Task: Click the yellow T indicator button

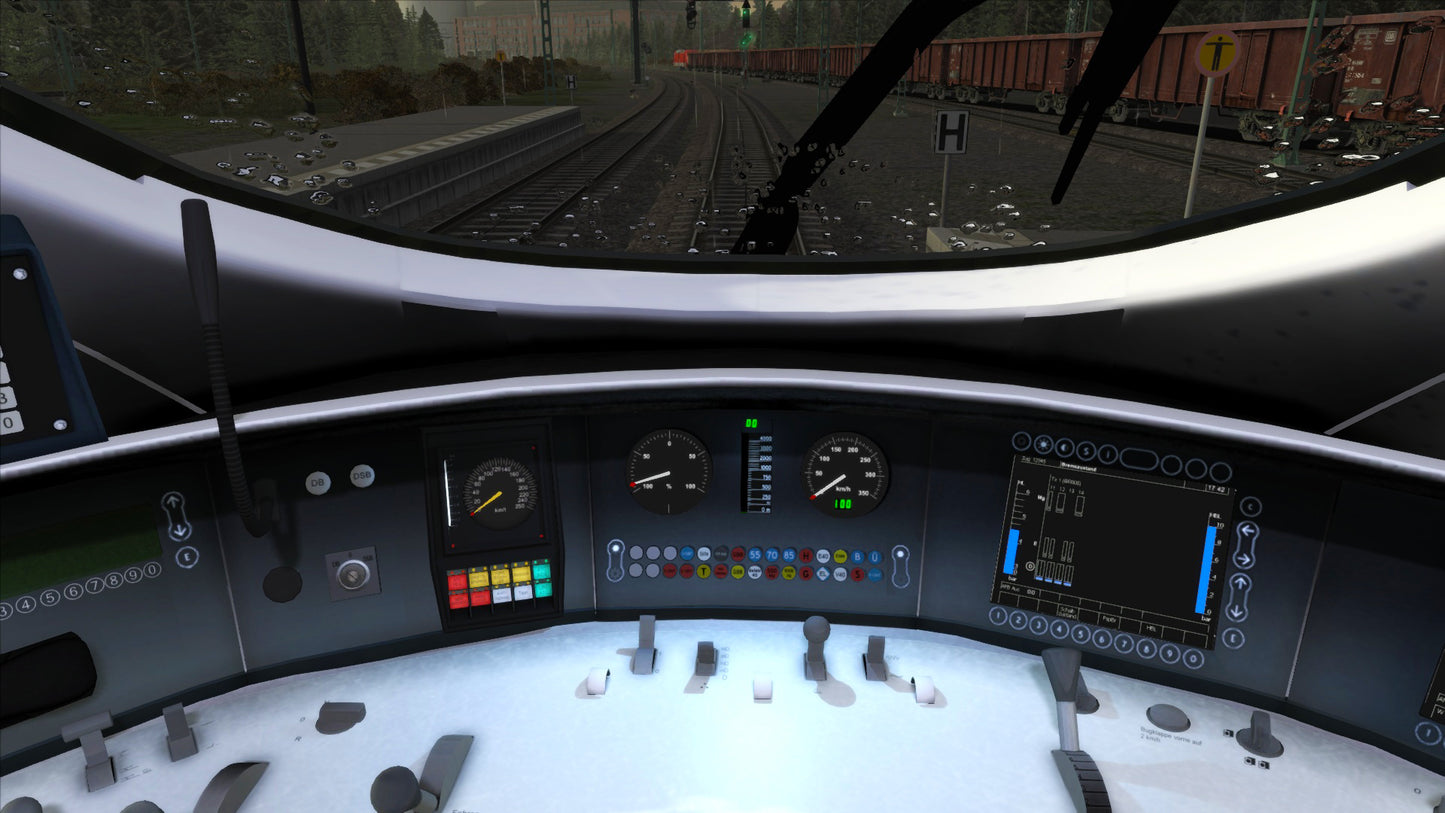Action: click(704, 572)
